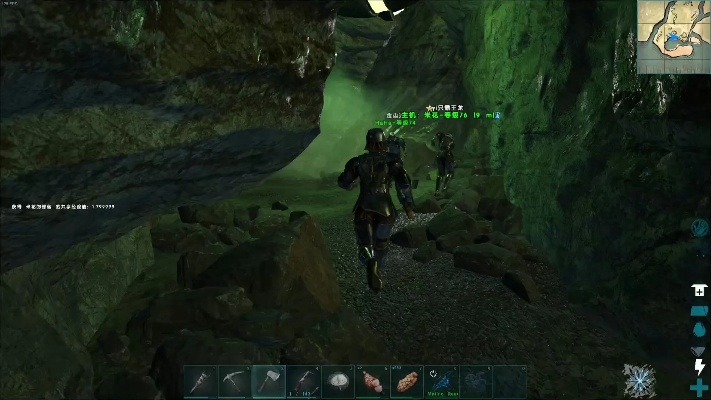Select the blue item hotbar slot
The width and height of the screenshot is (711, 400).
coord(442,381)
